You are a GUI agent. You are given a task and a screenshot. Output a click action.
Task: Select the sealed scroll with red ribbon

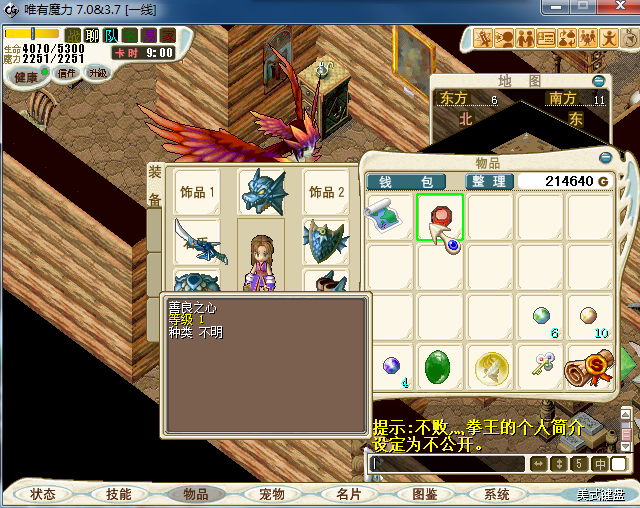point(588,366)
